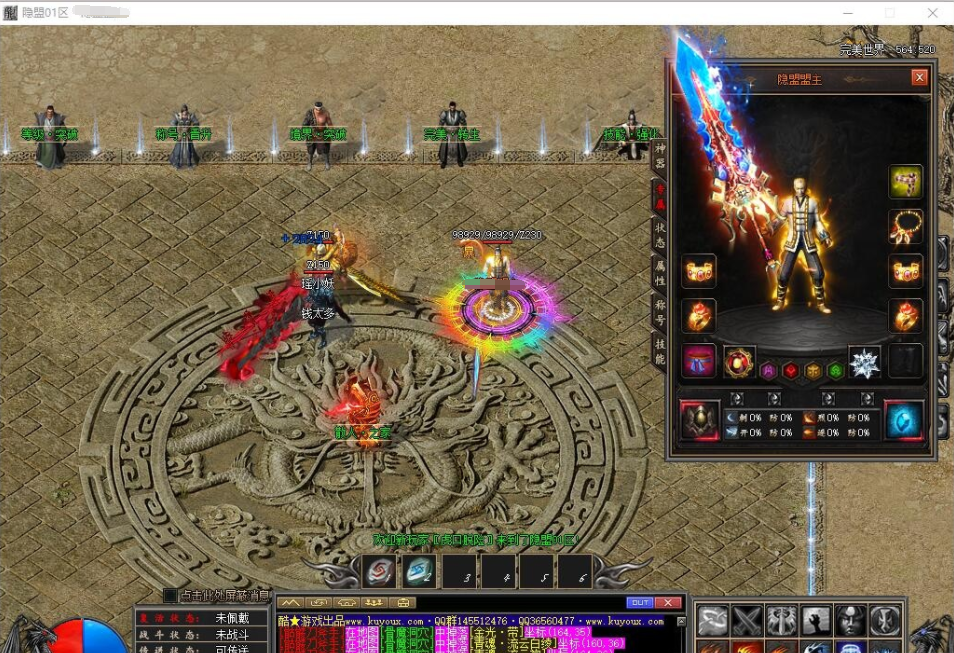The width and height of the screenshot is (954, 653).
Task: Close the 隐盟盟主 character panel
Action: coord(919,77)
